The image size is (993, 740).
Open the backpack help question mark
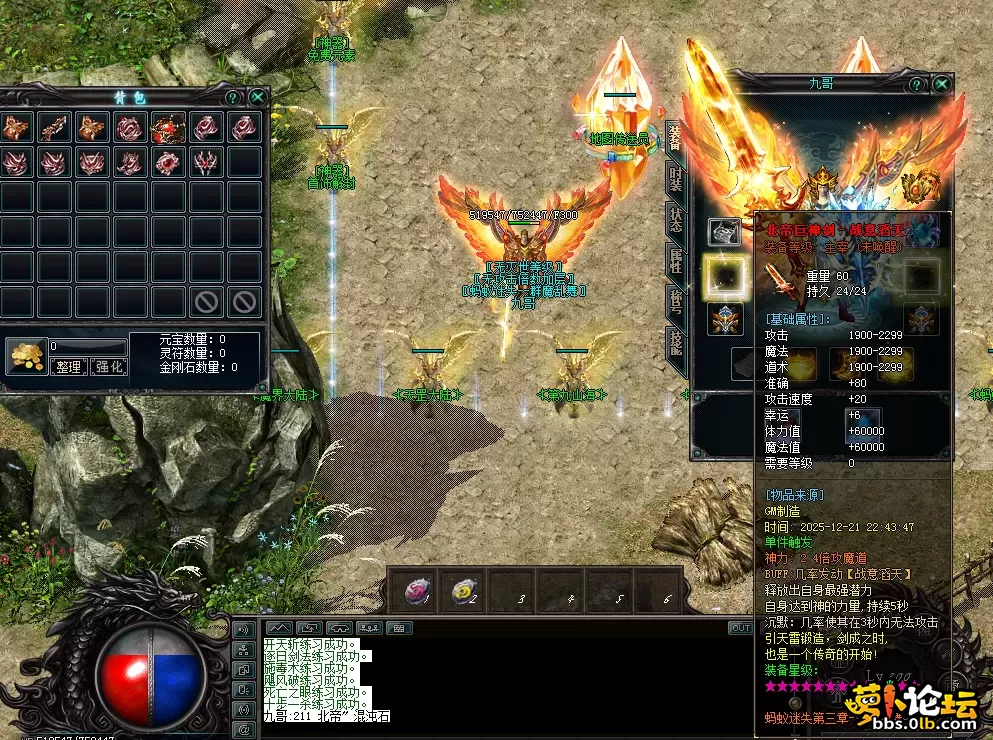pos(233,97)
